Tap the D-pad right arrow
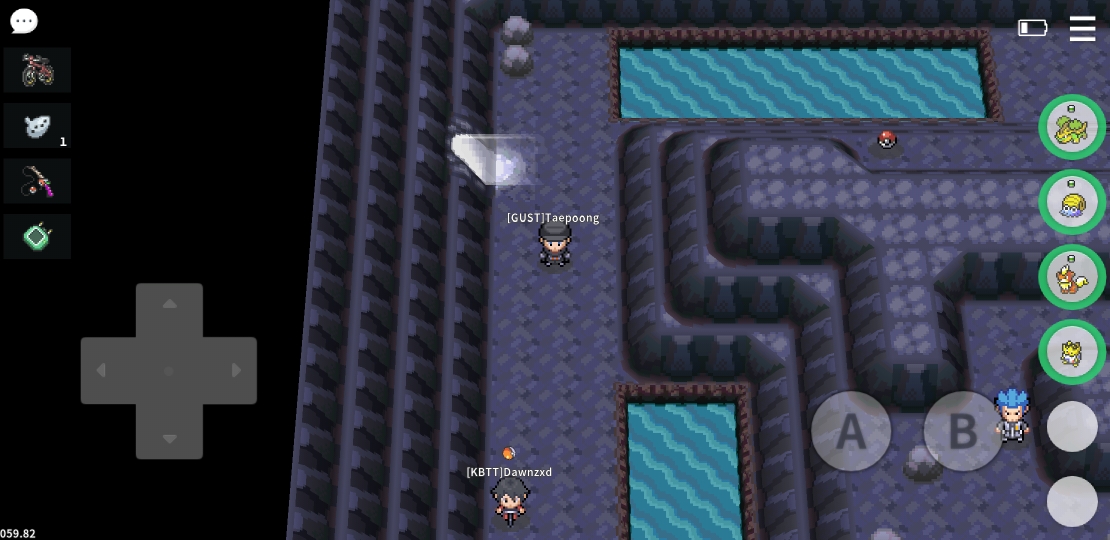Image resolution: width=1110 pixels, height=540 pixels. click(x=237, y=371)
